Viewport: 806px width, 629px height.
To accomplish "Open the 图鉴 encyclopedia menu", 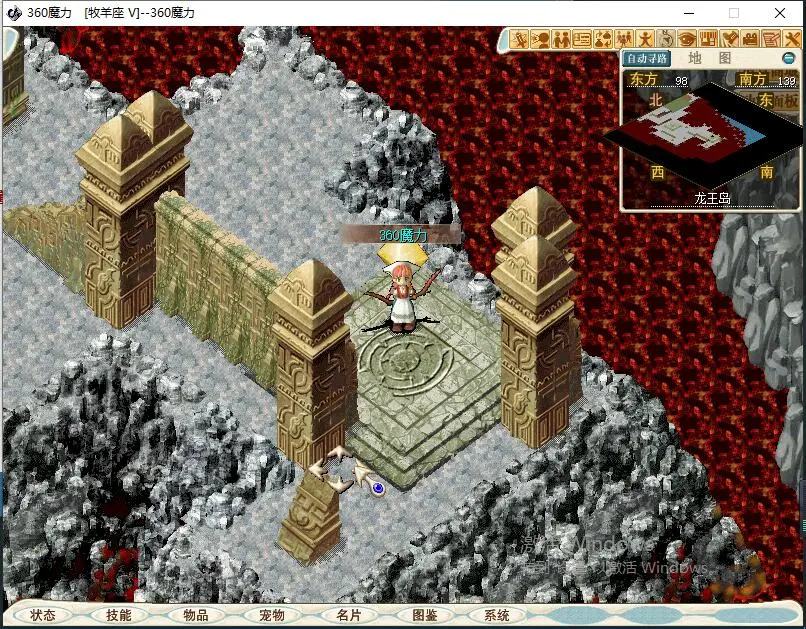I will click(424, 615).
